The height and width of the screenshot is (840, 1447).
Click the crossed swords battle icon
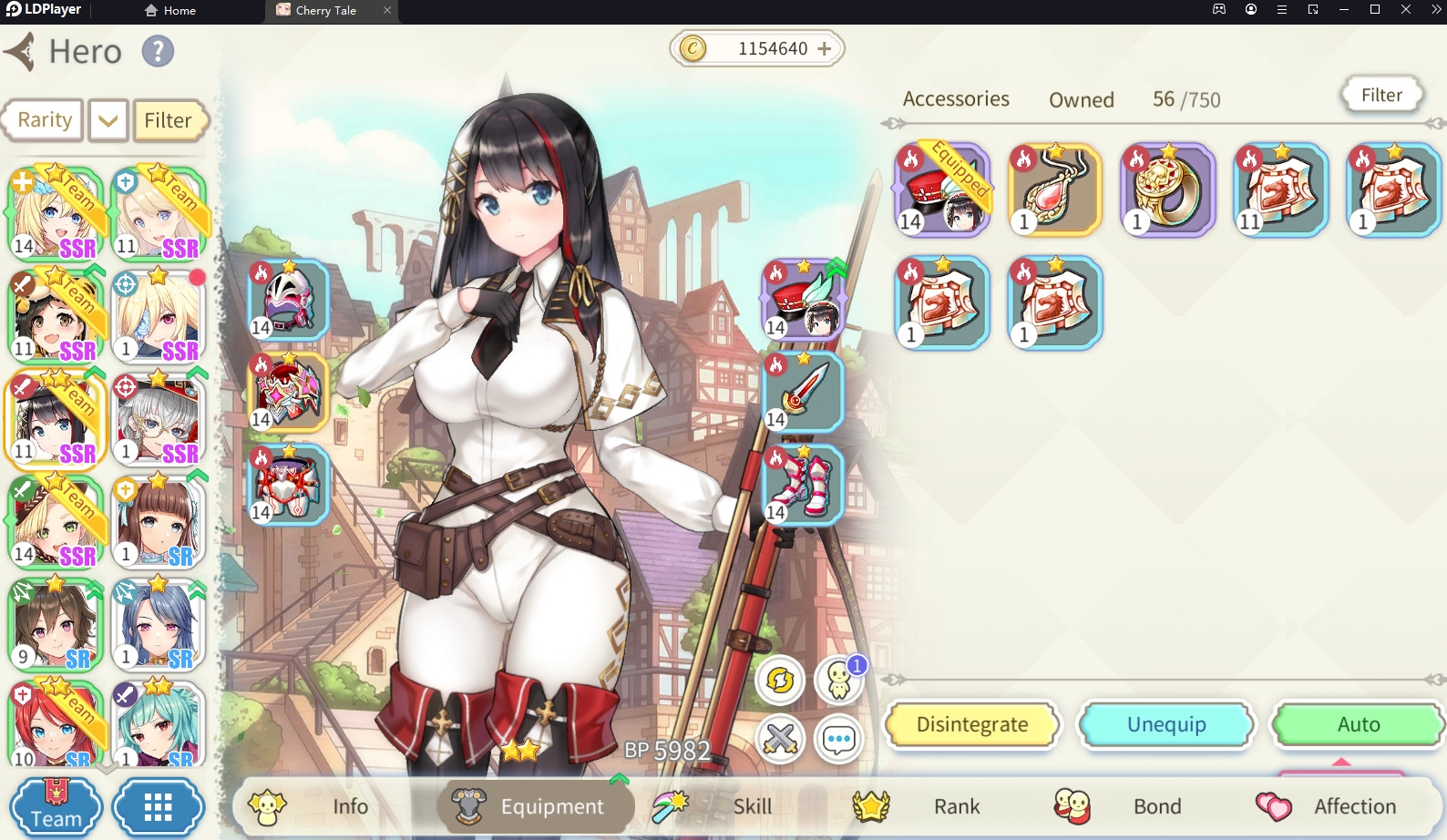click(779, 739)
